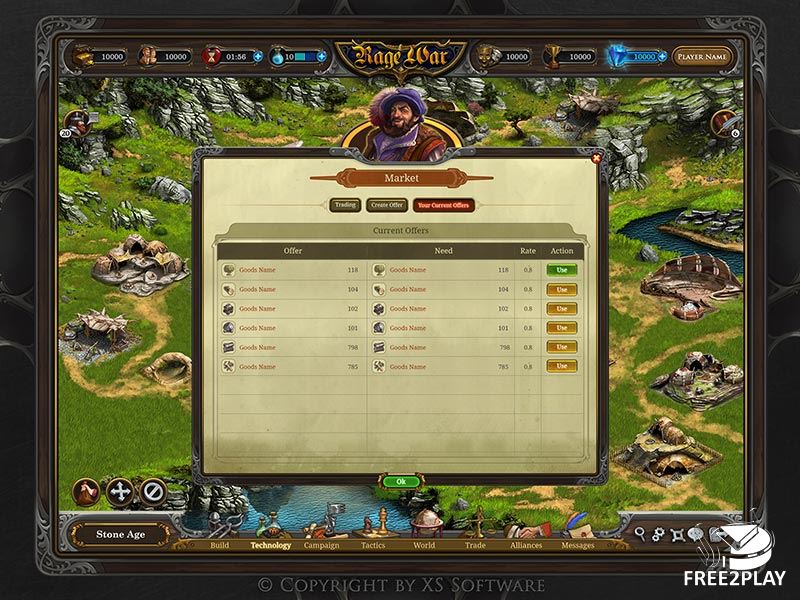Open the Create Offer tab
The height and width of the screenshot is (600, 800).
(x=387, y=205)
